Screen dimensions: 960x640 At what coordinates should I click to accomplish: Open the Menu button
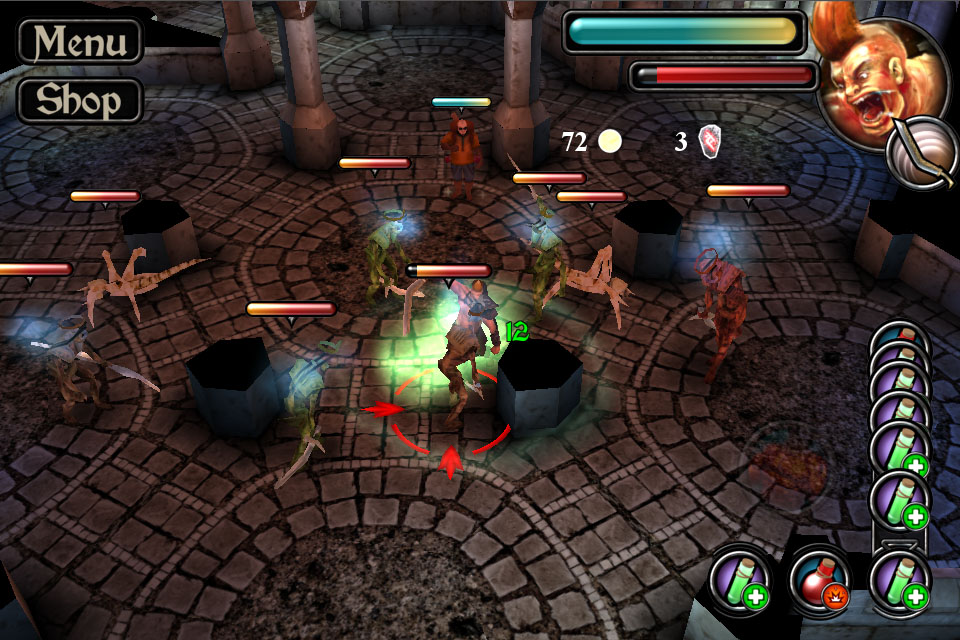click(x=80, y=42)
